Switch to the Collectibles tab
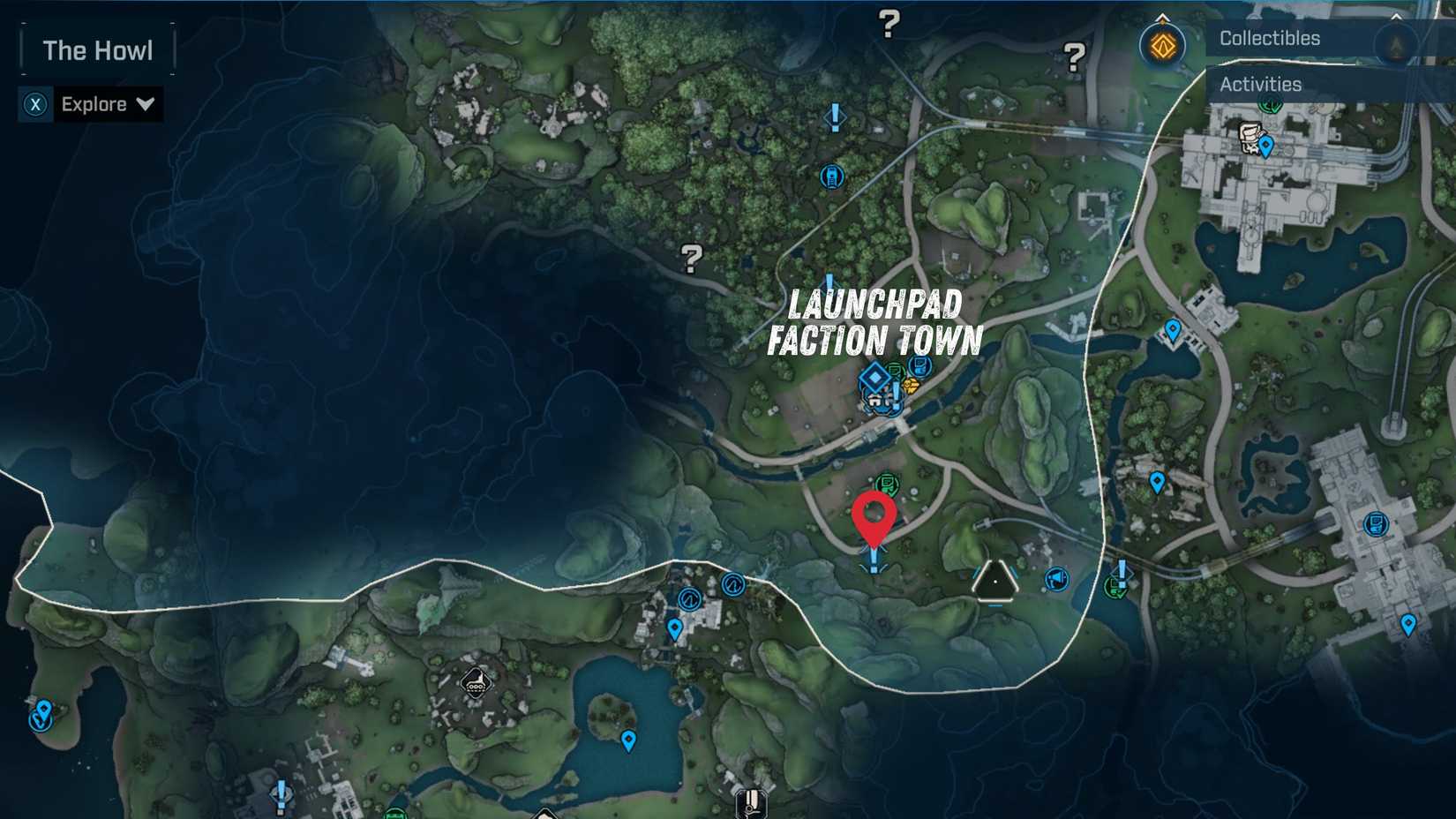 point(1268,38)
